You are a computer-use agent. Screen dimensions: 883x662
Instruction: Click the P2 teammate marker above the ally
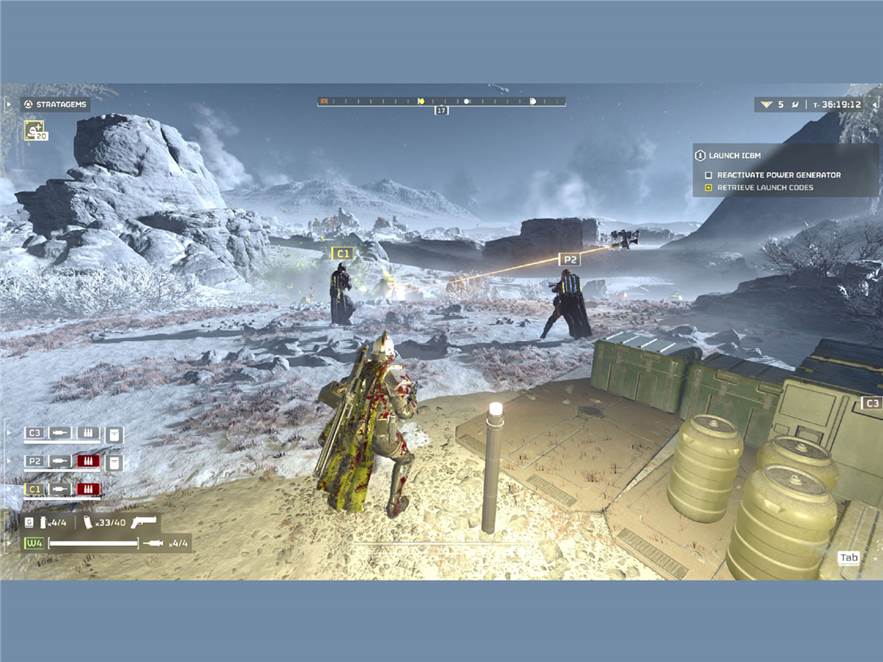(569, 259)
